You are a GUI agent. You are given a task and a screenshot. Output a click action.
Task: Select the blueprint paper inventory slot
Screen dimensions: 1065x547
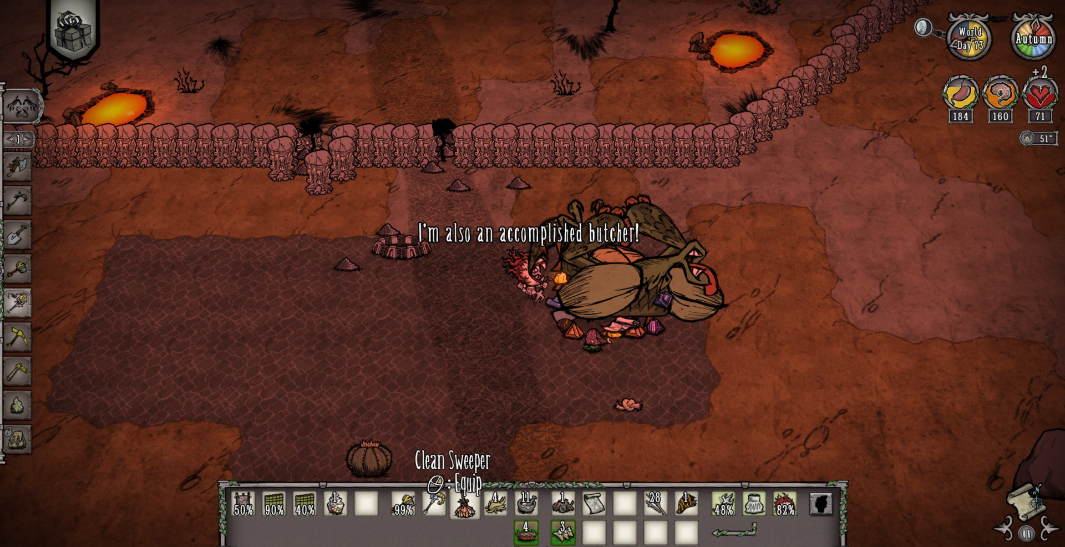coord(594,503)
